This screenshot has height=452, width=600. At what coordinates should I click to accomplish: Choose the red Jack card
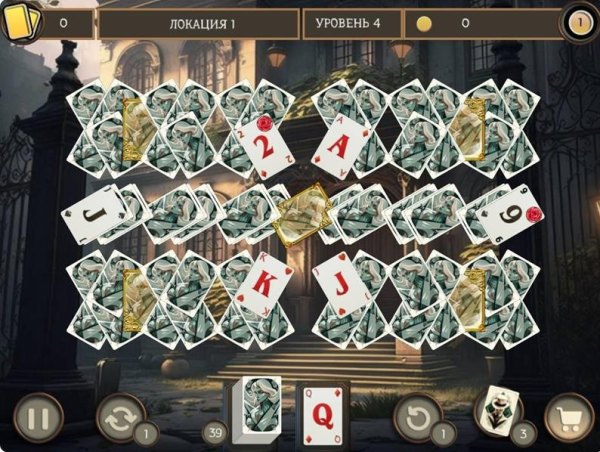click(x=342, y=283)
